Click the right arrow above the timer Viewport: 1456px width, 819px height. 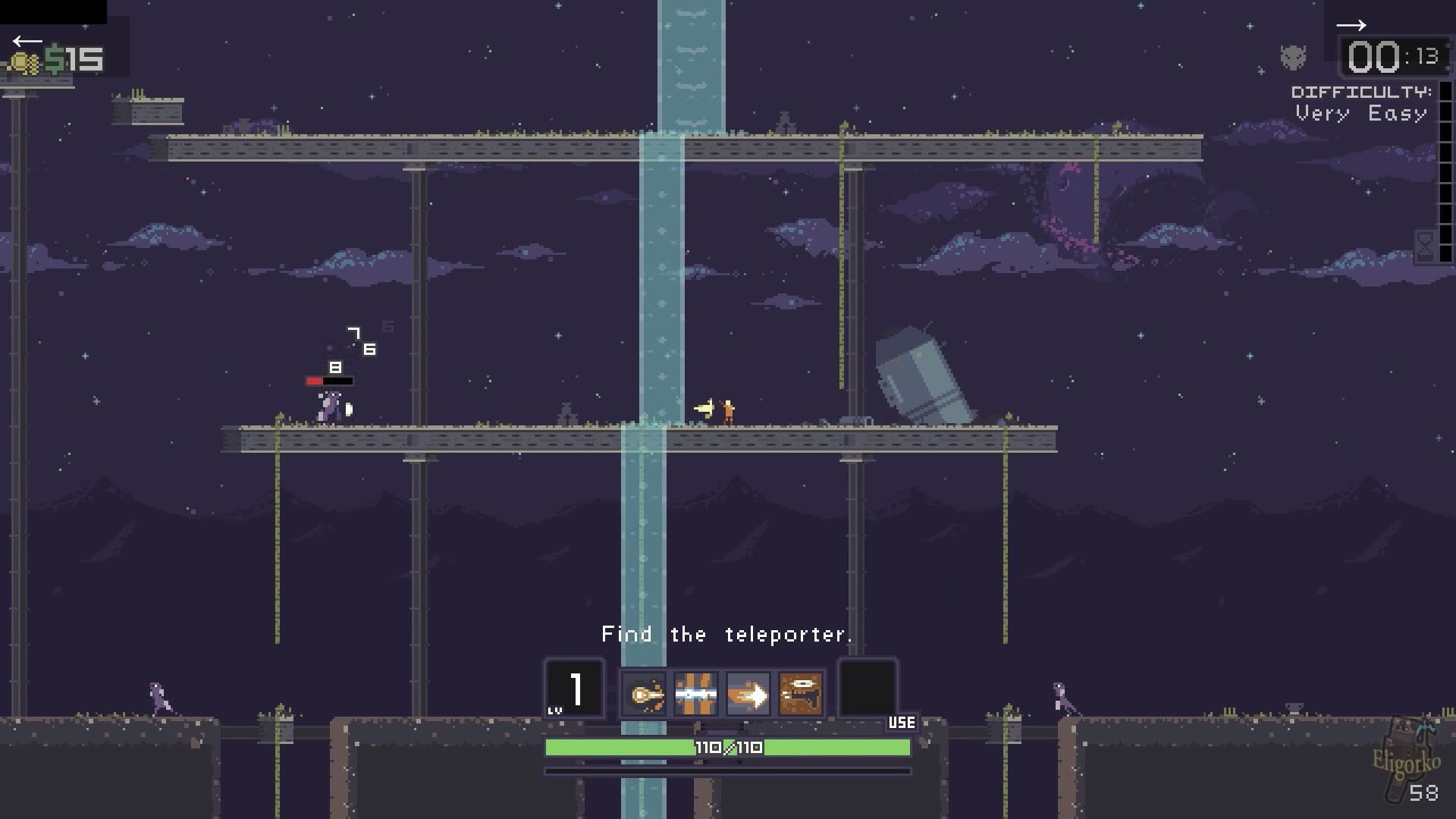pyautogui.click(x=1351, y=26)
